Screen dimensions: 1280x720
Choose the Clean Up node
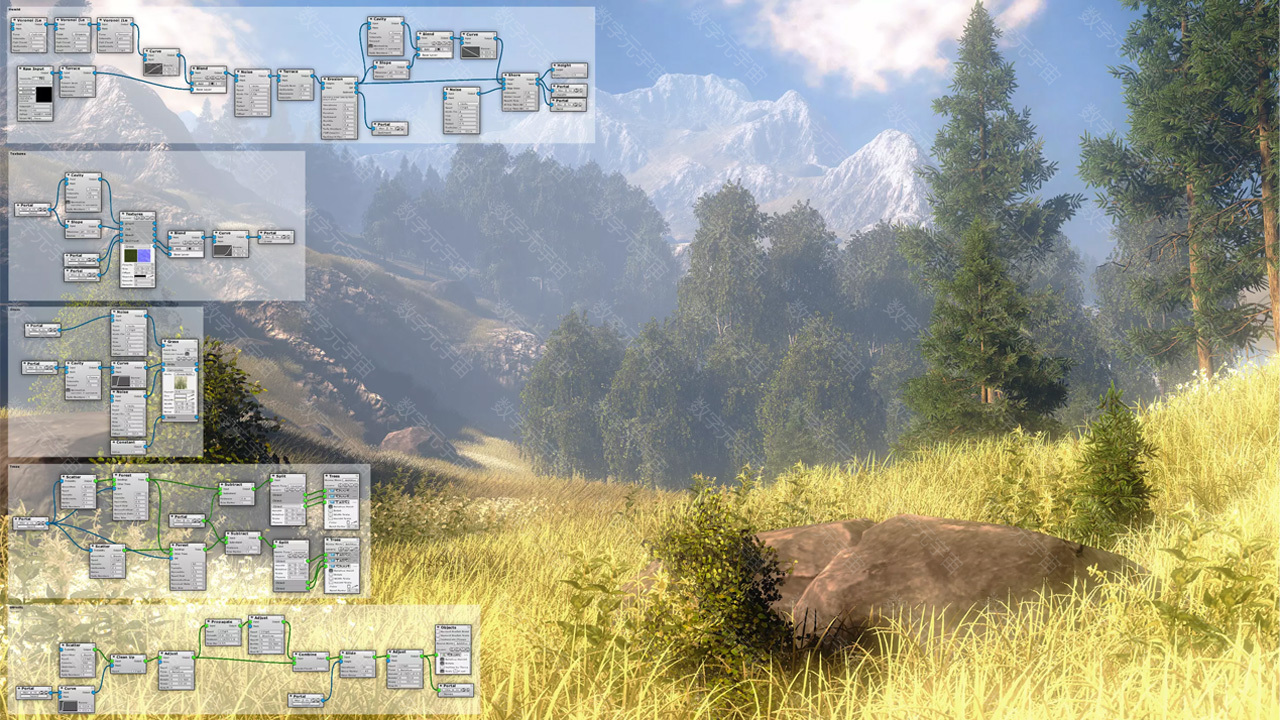[128, 658]
